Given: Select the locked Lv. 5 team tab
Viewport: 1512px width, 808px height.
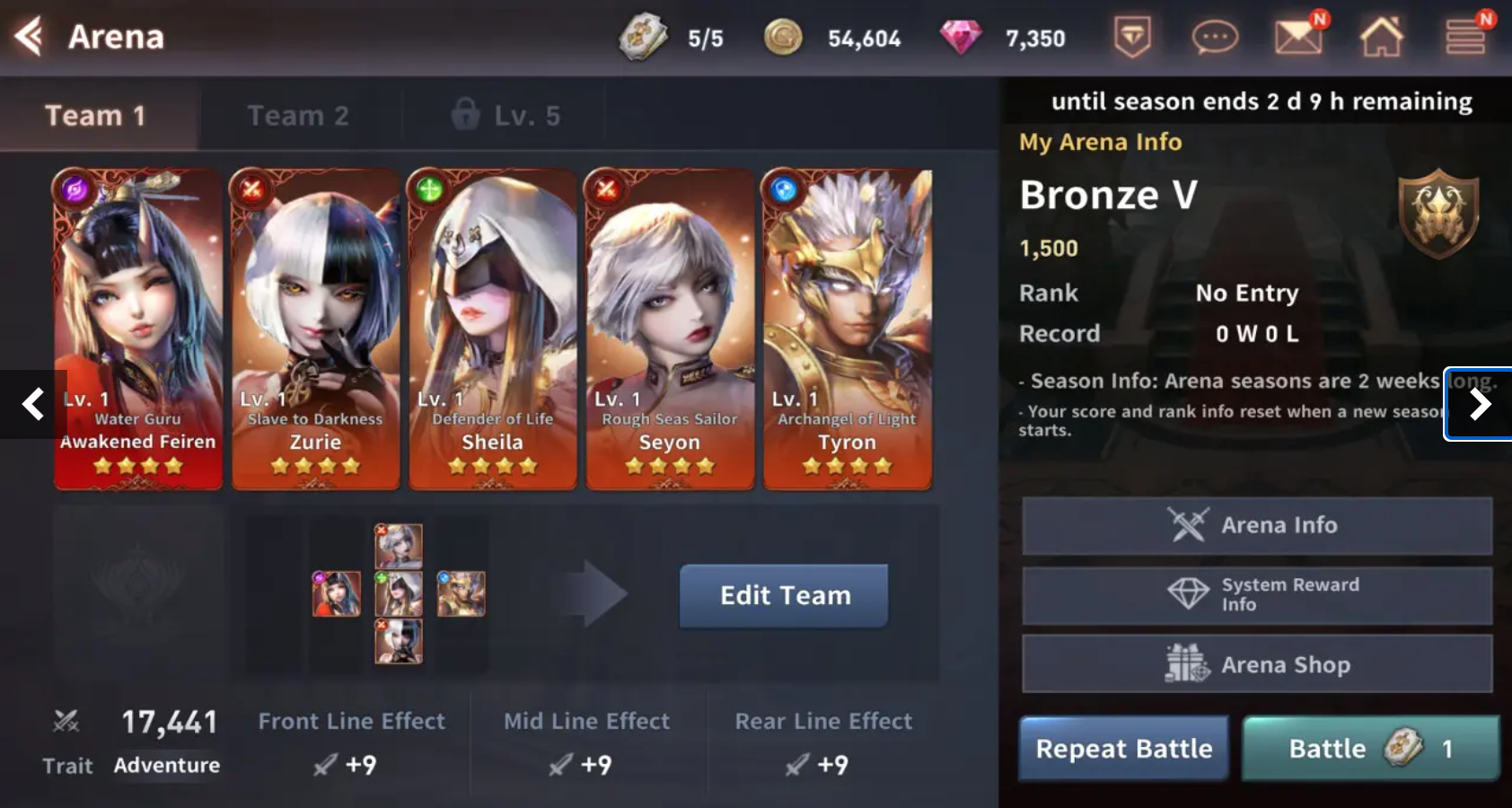Looking at the screenshot, I should (x=505, y=116).
